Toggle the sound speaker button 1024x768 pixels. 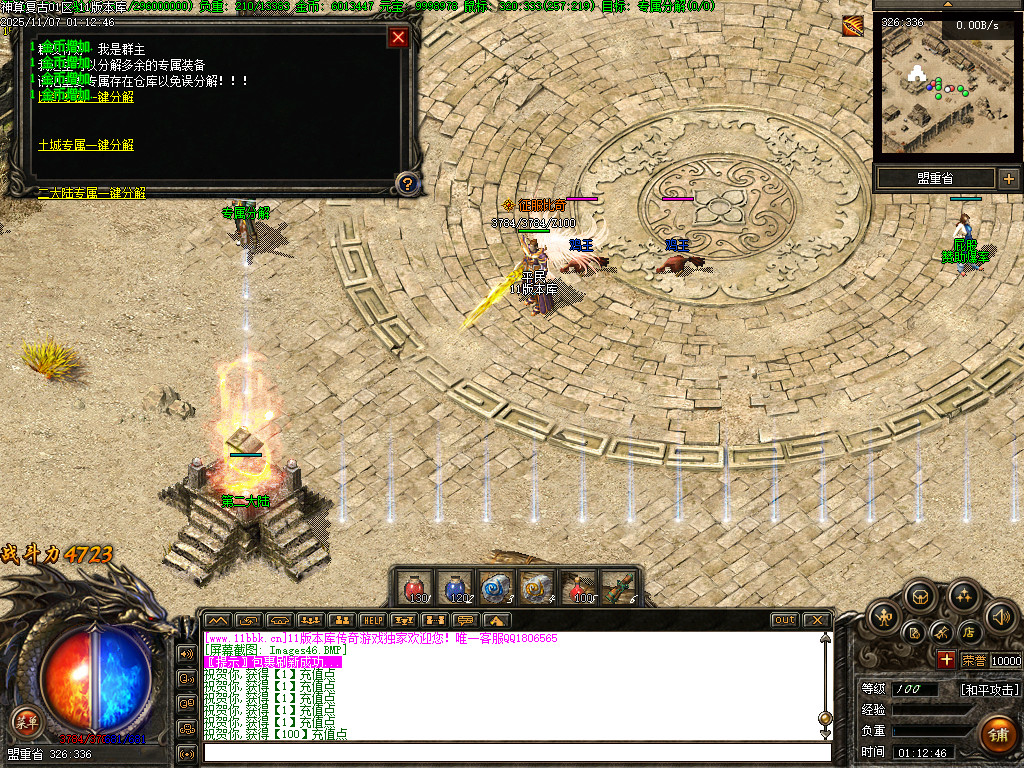coord(999,616)
